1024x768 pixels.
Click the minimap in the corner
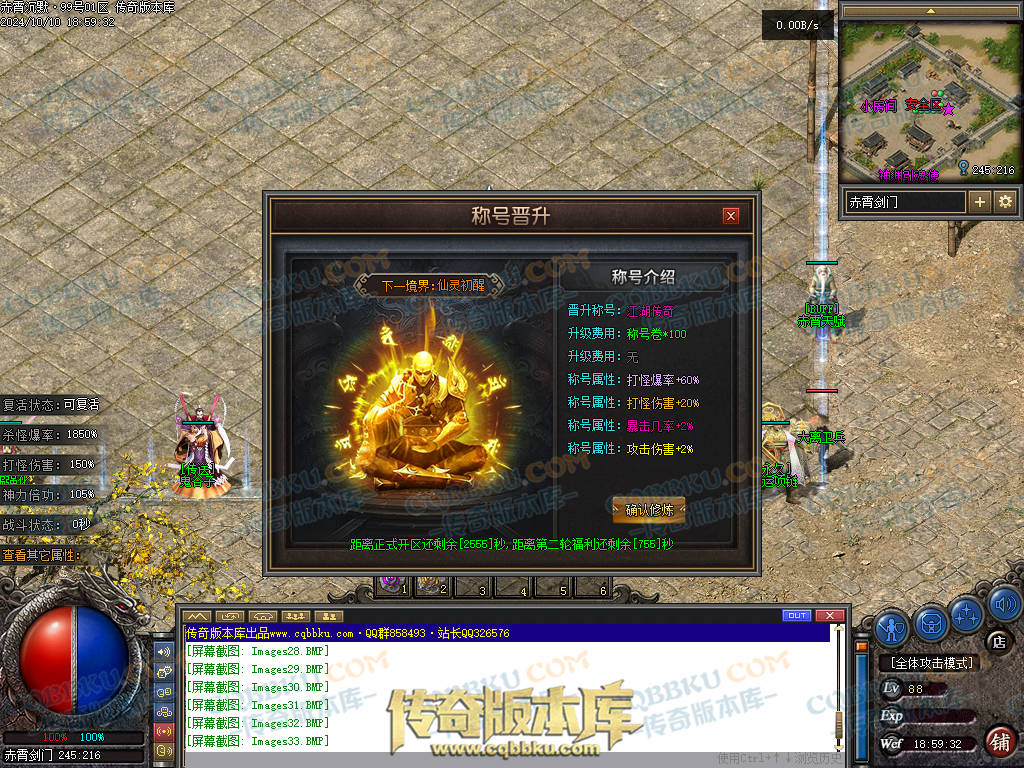[930, 100]
